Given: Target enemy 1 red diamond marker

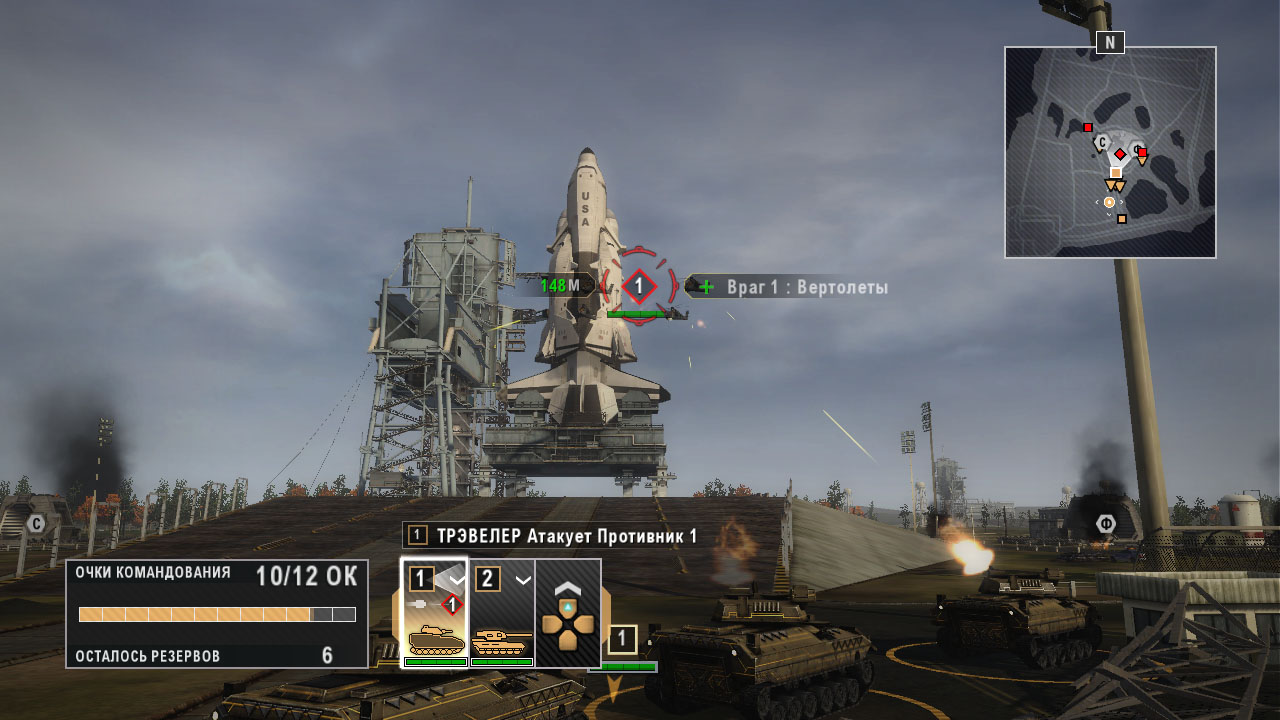Looking at the screenshot, I should pos(639,287).
